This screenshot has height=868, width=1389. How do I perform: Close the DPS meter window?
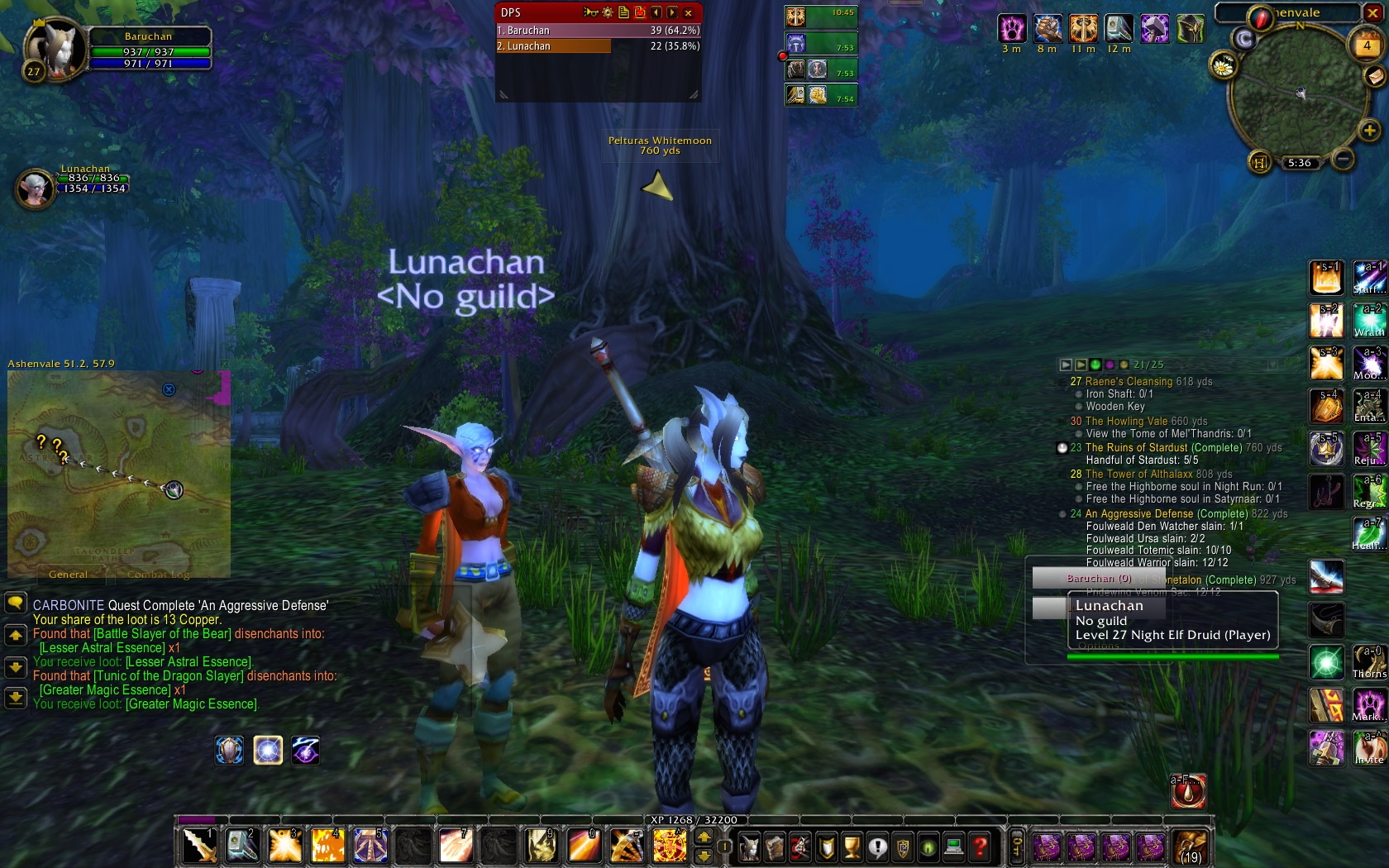[x=688, y=12]
